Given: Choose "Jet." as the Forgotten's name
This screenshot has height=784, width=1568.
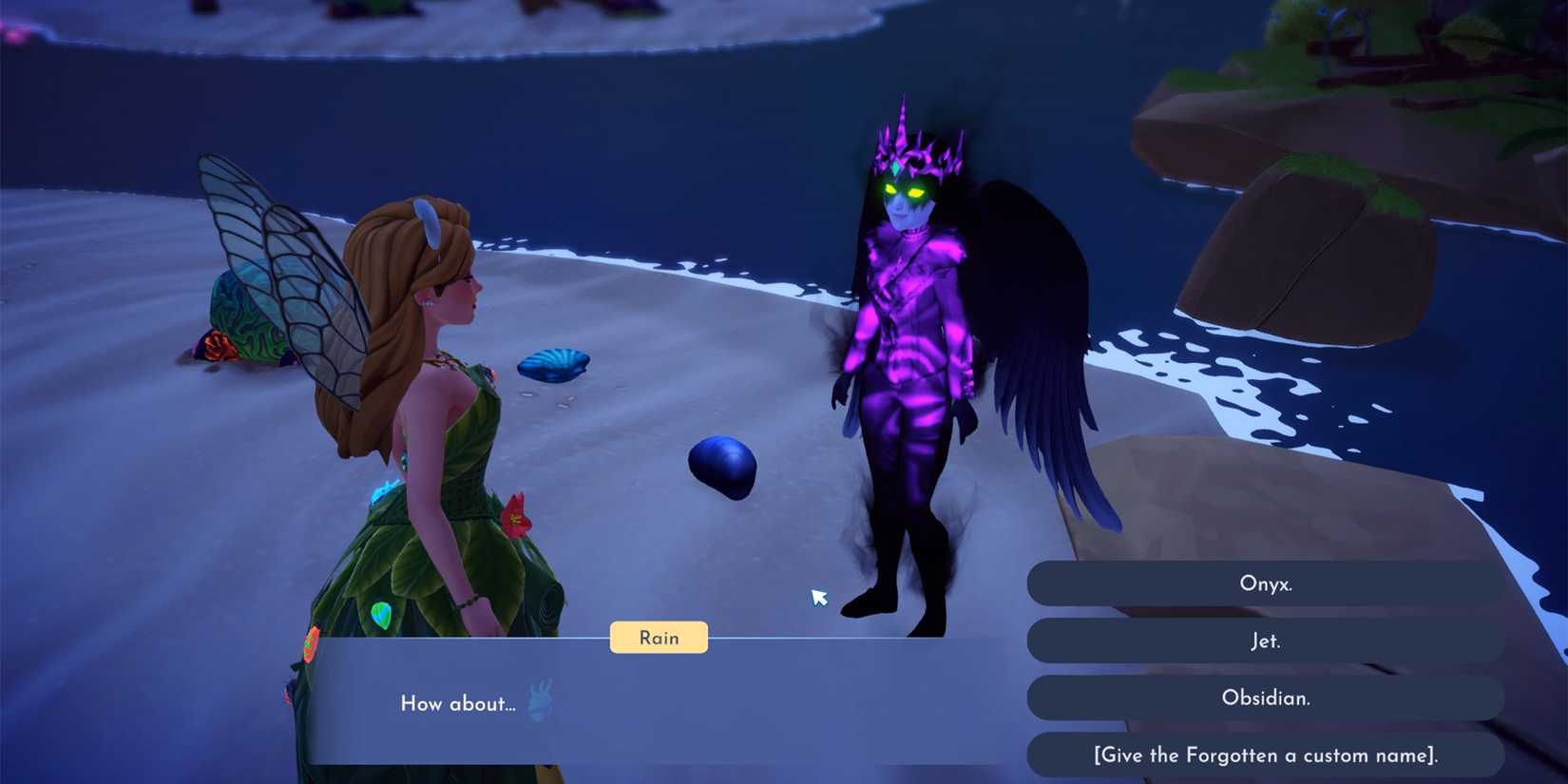Looking at the screenshot, I should click(1266, 641).
